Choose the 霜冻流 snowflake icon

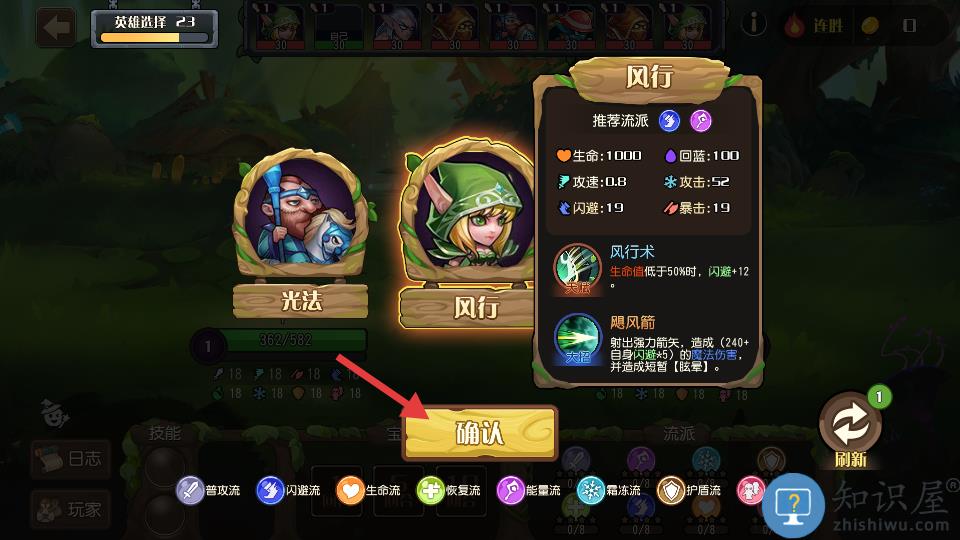[591, 491]
